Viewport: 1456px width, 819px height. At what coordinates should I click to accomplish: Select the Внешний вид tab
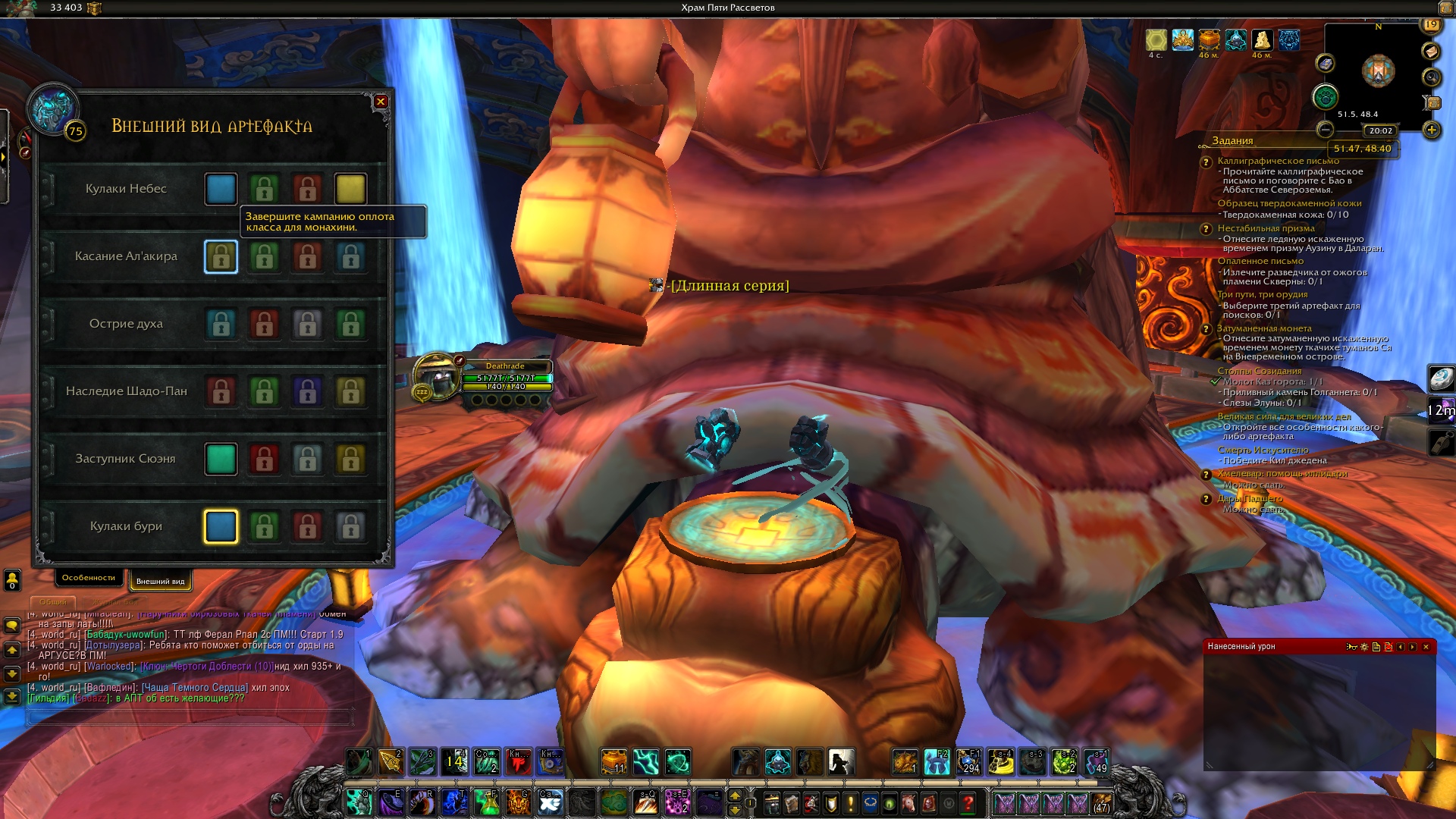tap(160, 582)
